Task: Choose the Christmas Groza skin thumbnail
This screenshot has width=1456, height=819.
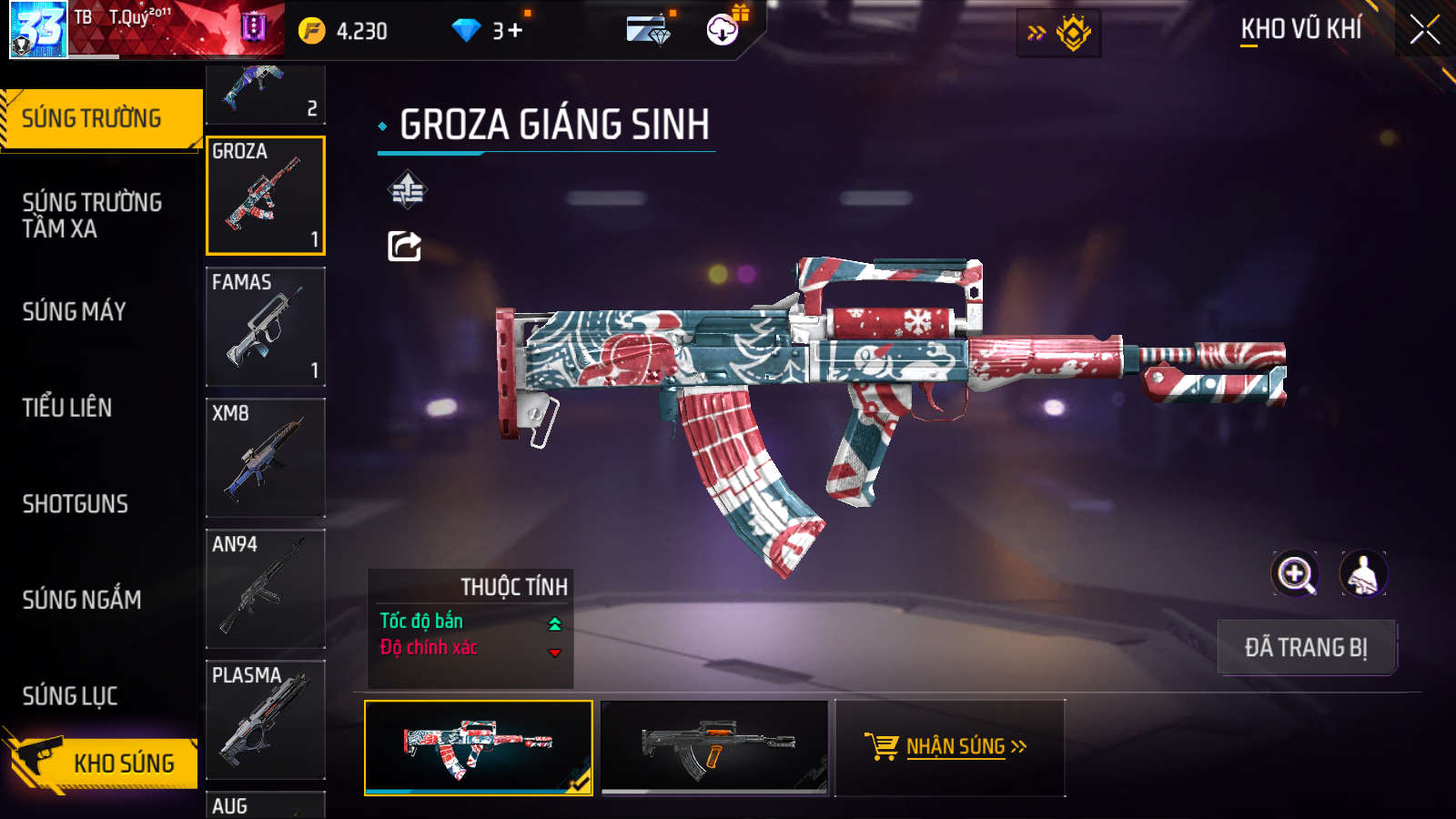Action: (x=479, y=747)
